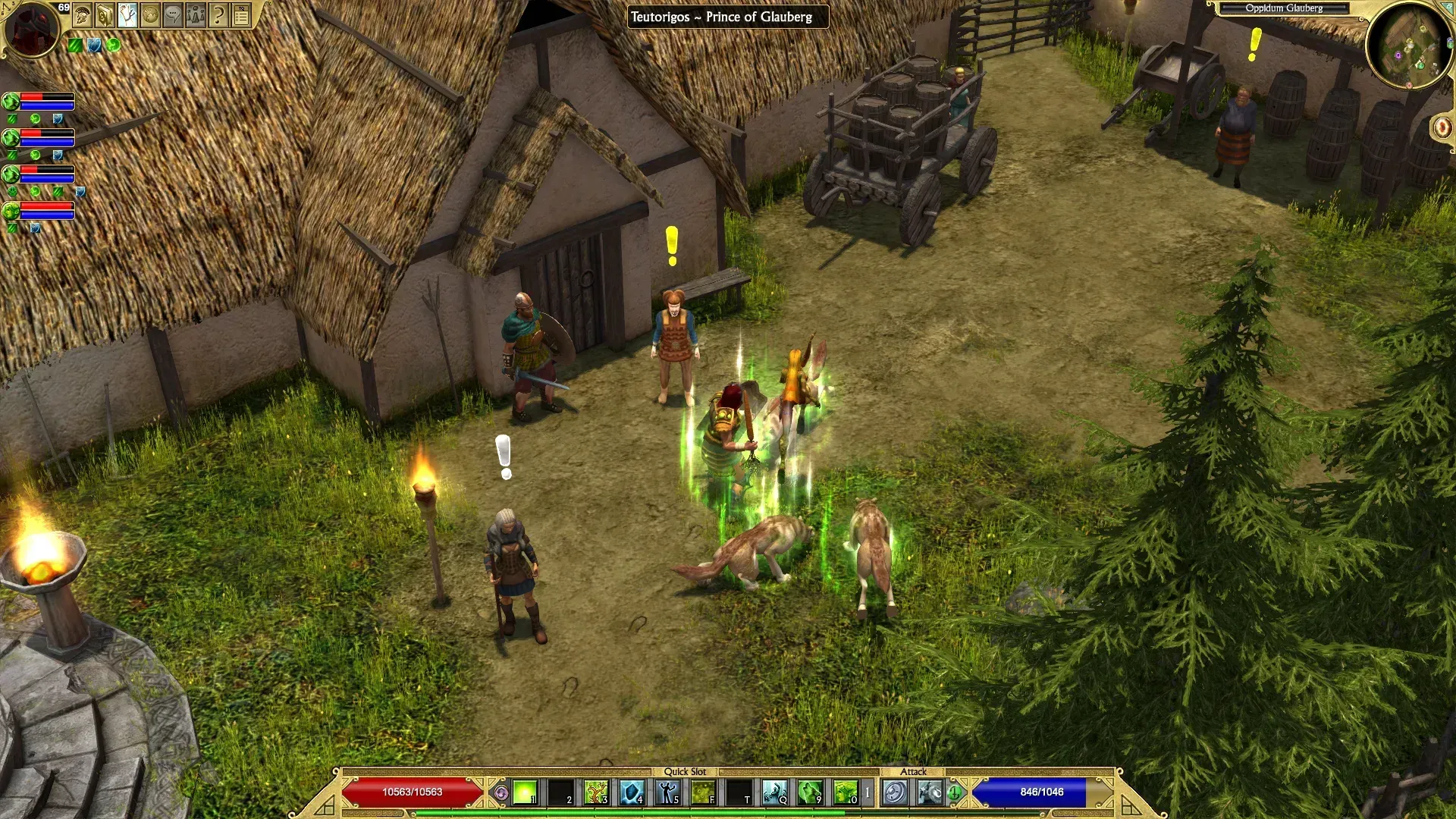This screenshot has width=1456, height=819.
Task: Click the hooded character portrait
Action: click(x=30, y=29)
